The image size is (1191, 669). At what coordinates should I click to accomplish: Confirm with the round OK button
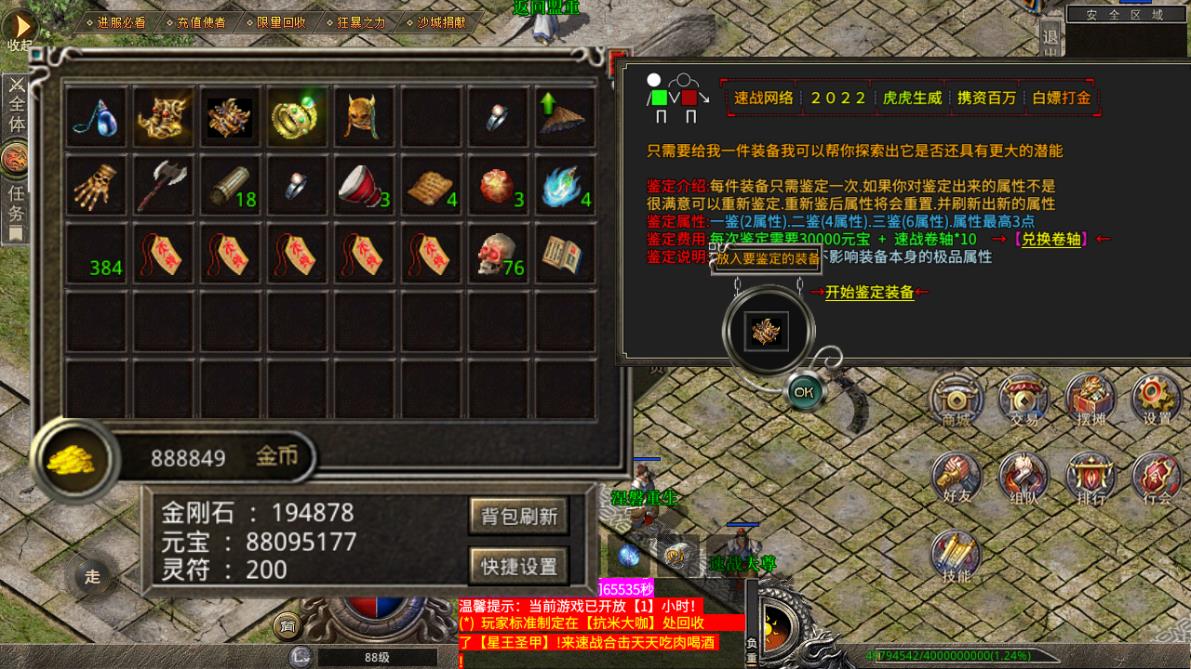click(803, 393)
